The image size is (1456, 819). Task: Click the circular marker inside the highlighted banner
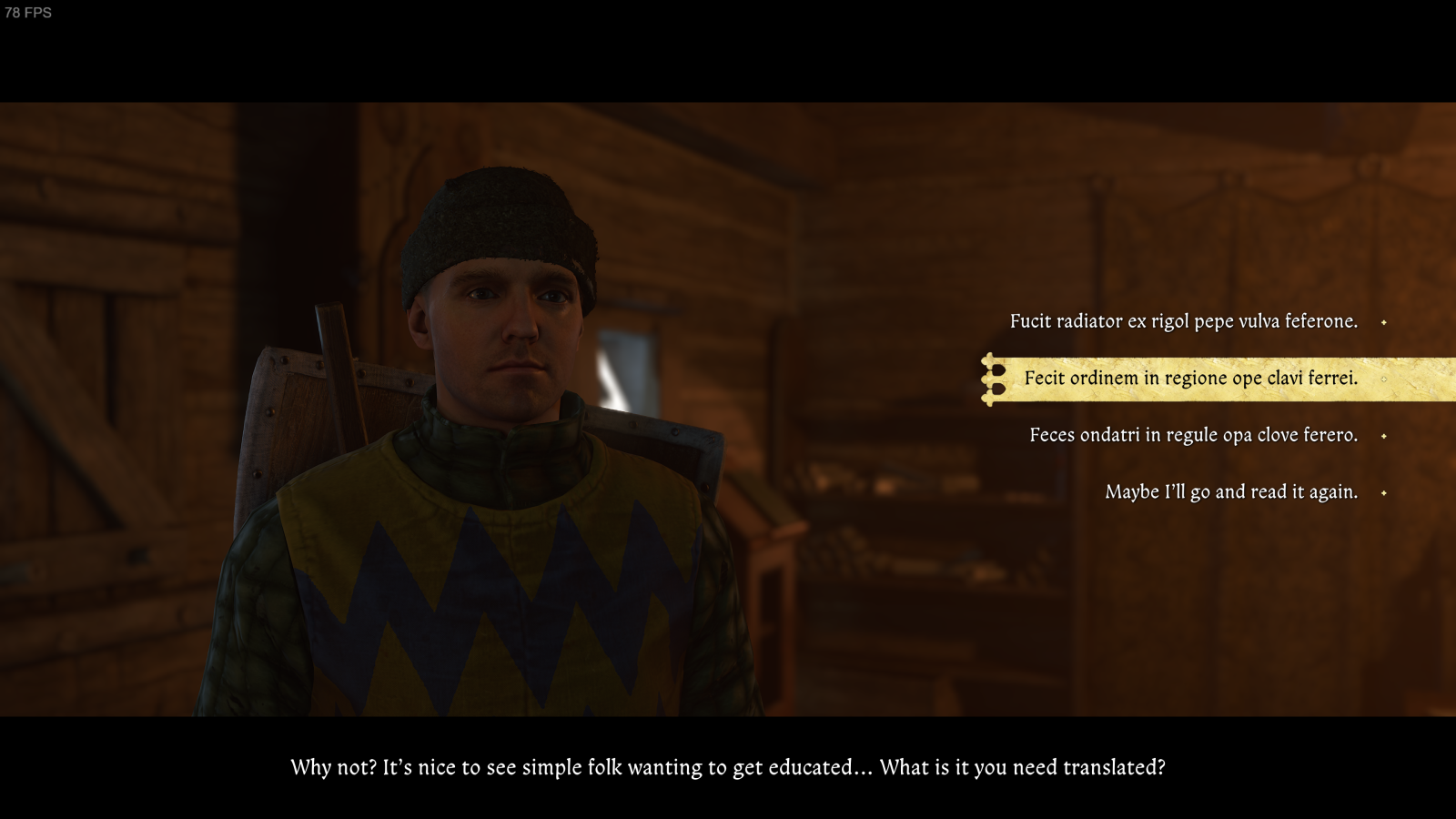(x=1386, y=379)
